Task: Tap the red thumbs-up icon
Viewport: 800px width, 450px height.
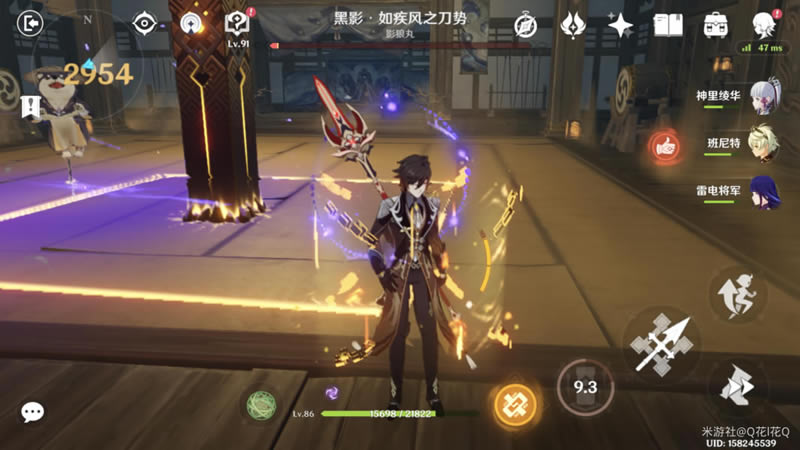Action: coord(662,146)
